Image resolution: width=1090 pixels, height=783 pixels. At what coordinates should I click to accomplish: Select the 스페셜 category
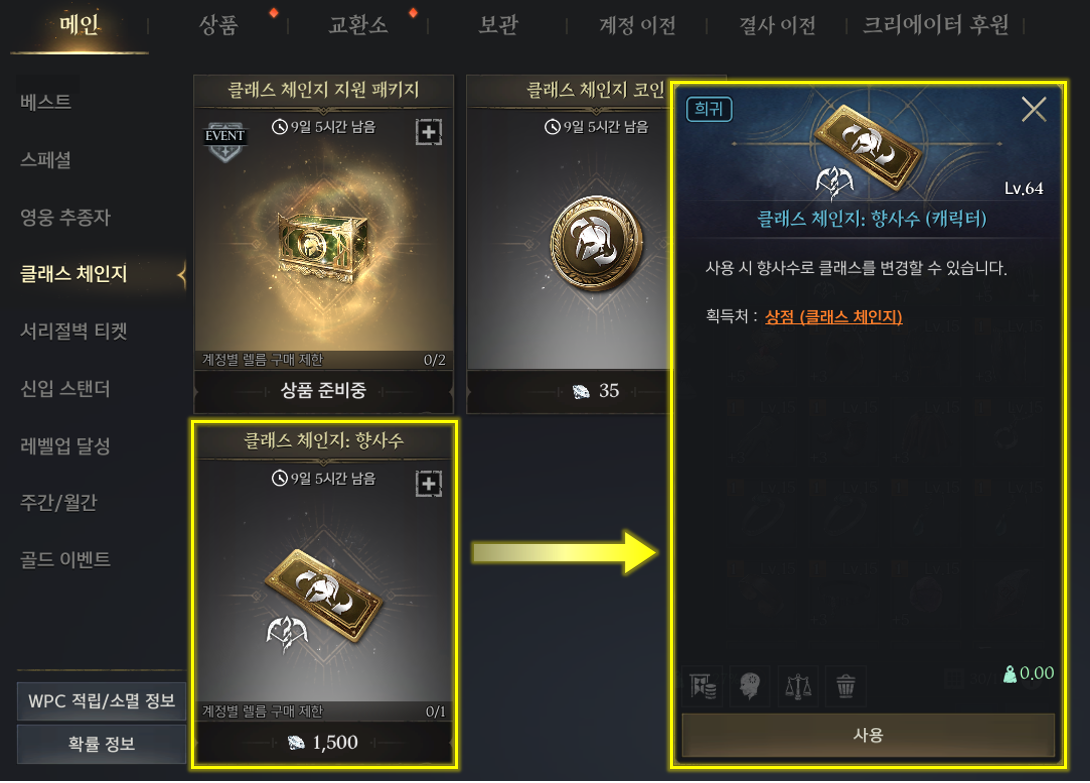(46, 159)
